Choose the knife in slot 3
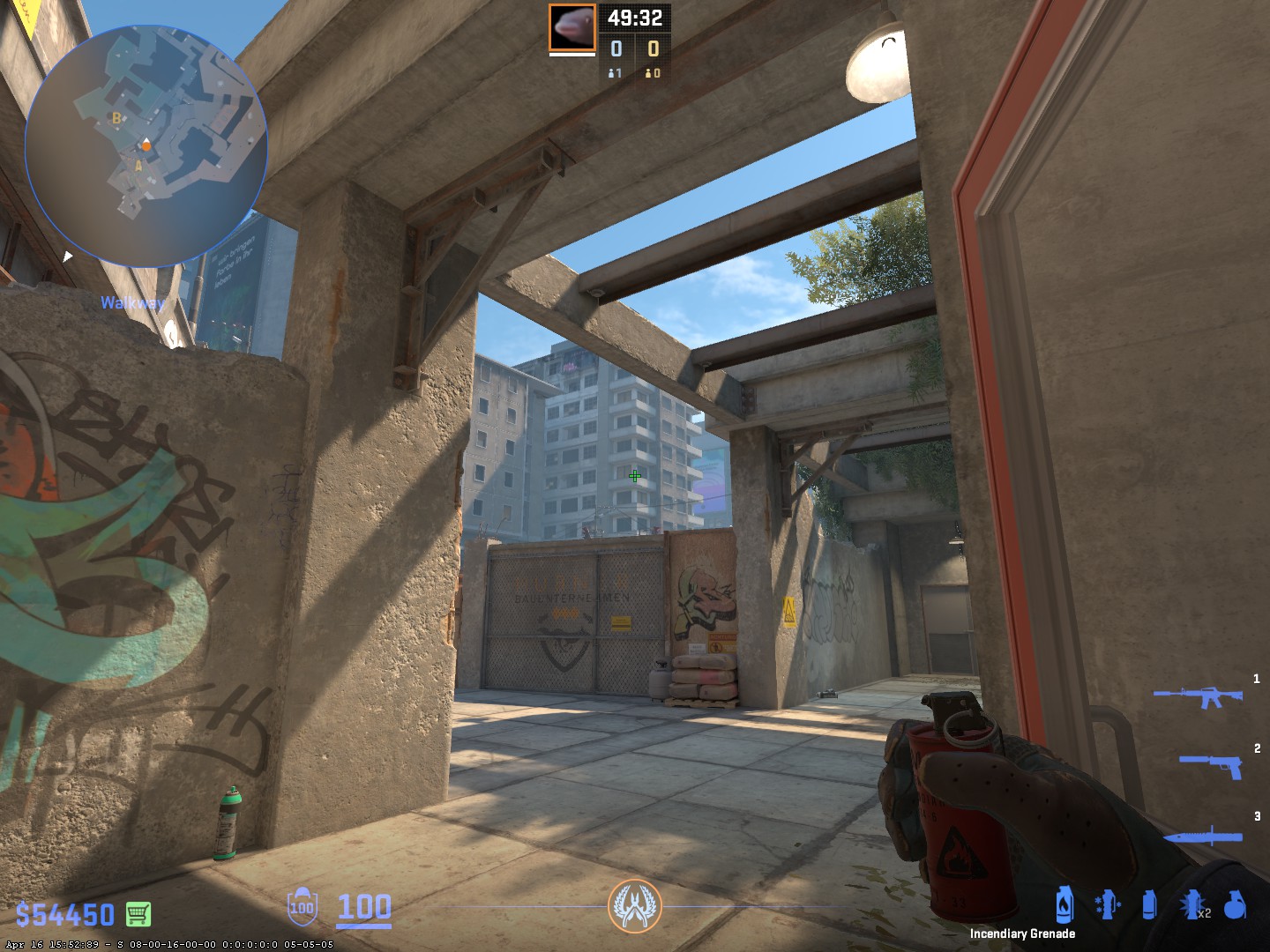This screenshot has width=1270, height=952. point(1204,835)
